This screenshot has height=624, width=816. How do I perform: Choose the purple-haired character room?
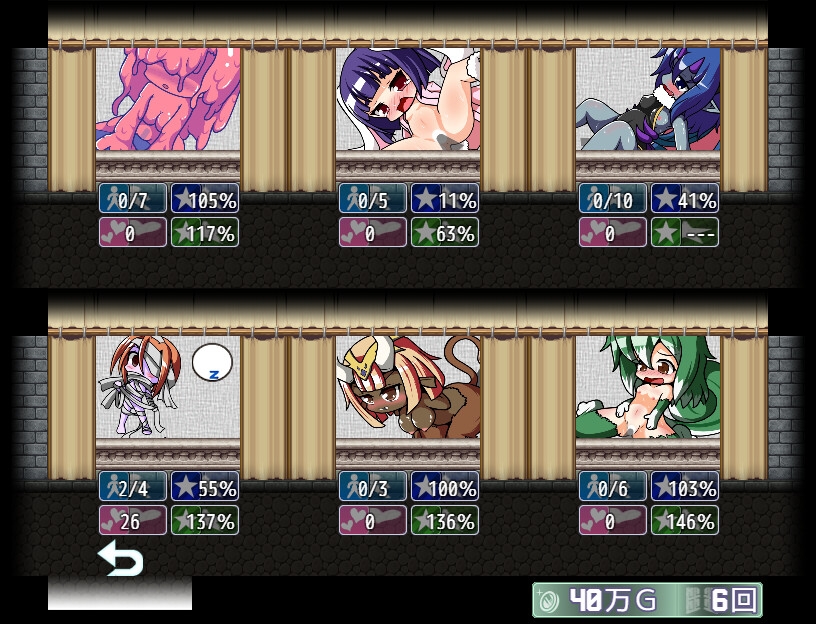408,100
